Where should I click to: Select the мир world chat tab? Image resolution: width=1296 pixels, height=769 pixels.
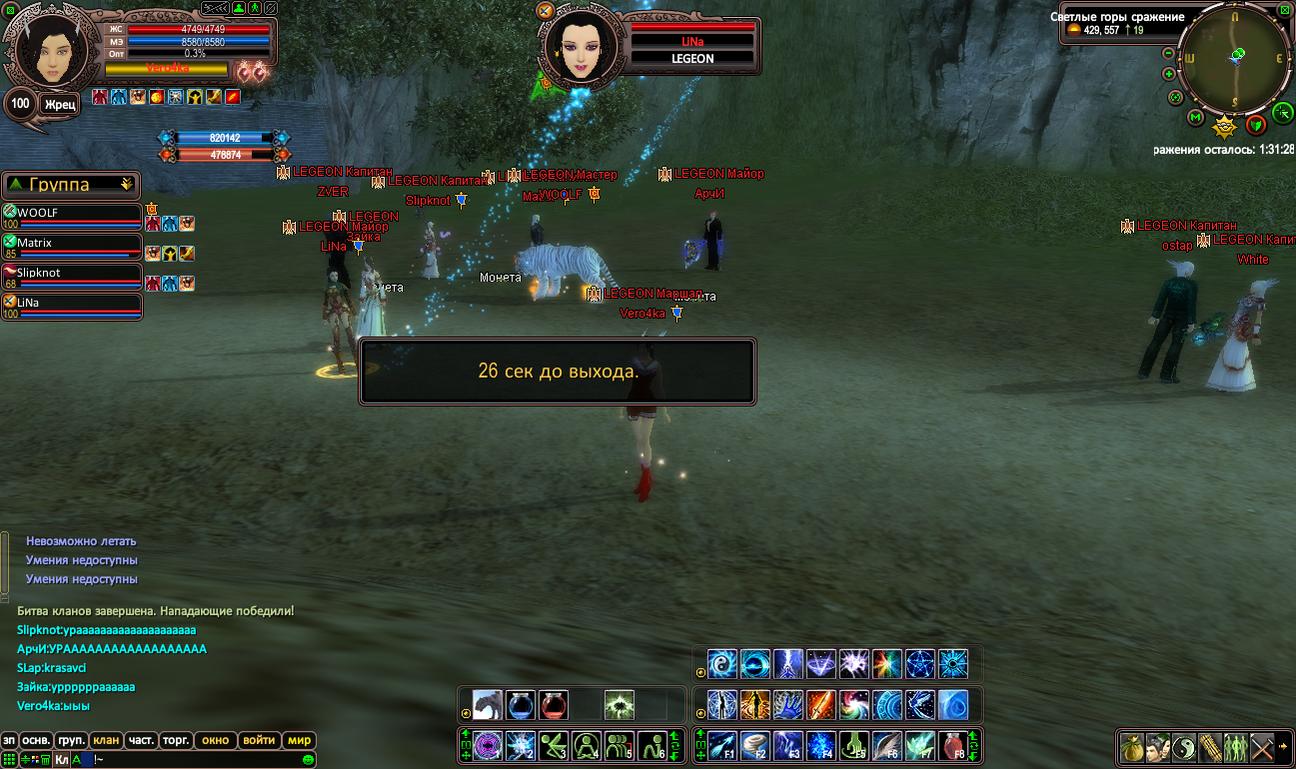coord(299,741)
